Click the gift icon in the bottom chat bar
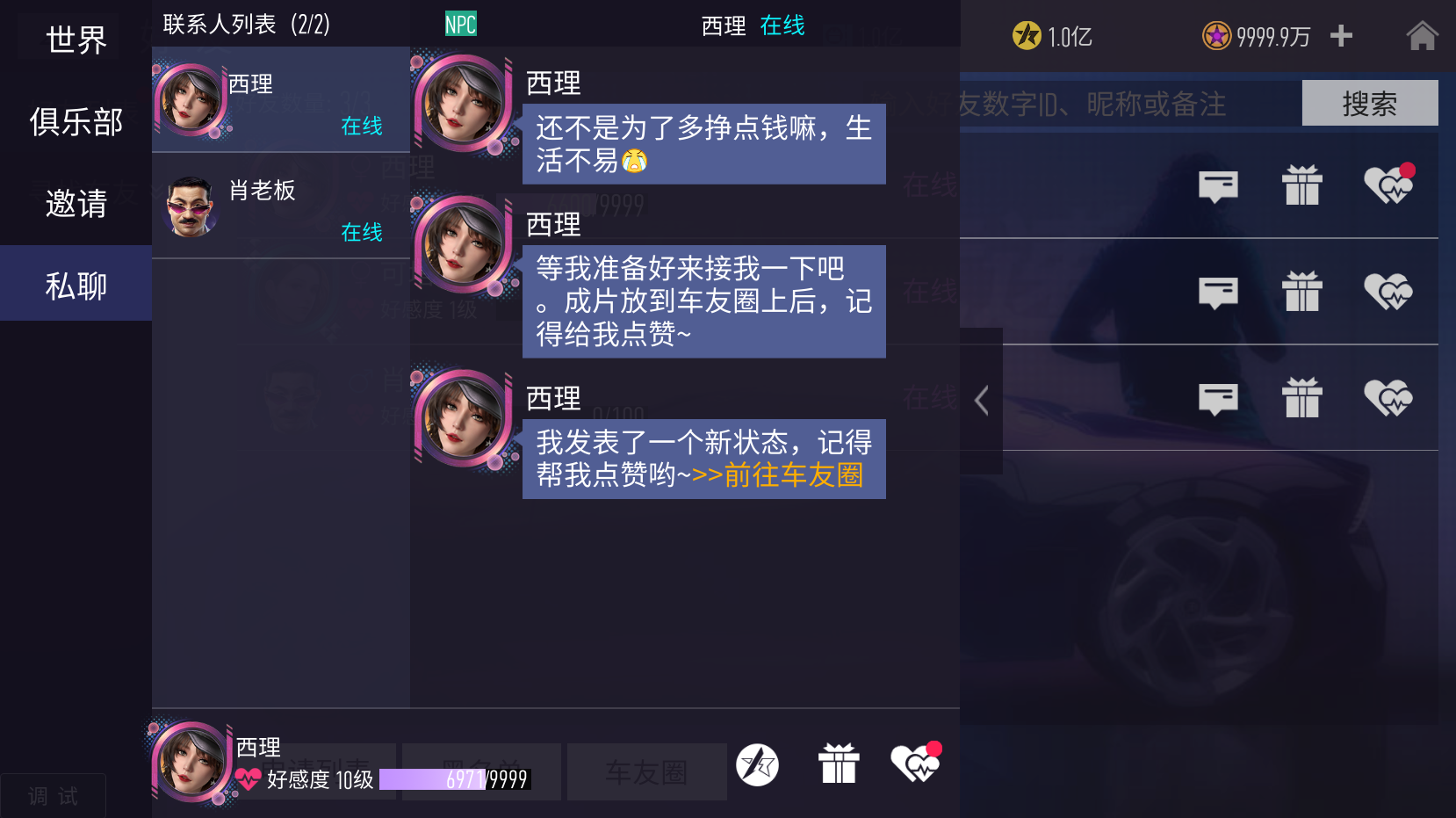 [x=839, y=764]
